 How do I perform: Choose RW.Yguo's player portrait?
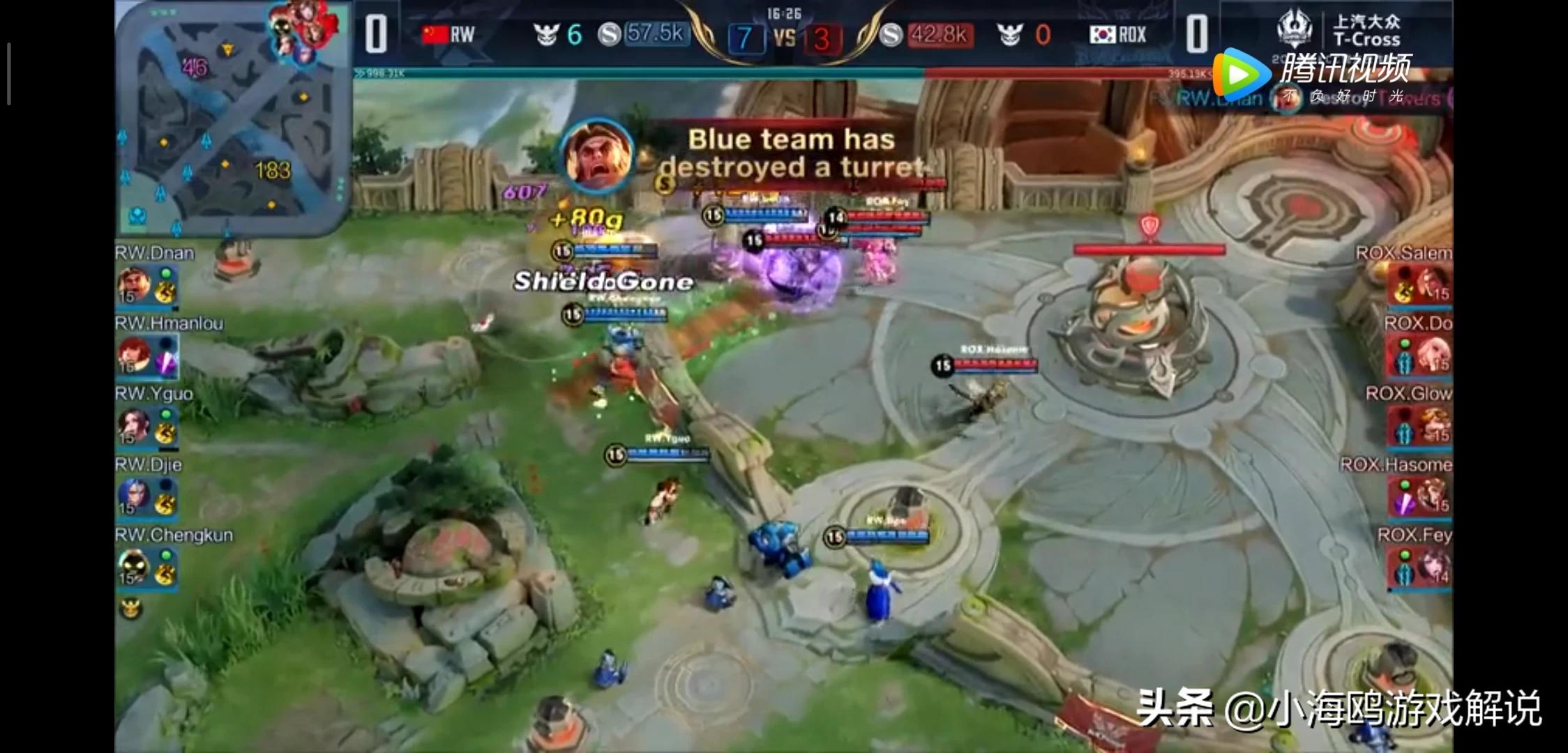134,425
